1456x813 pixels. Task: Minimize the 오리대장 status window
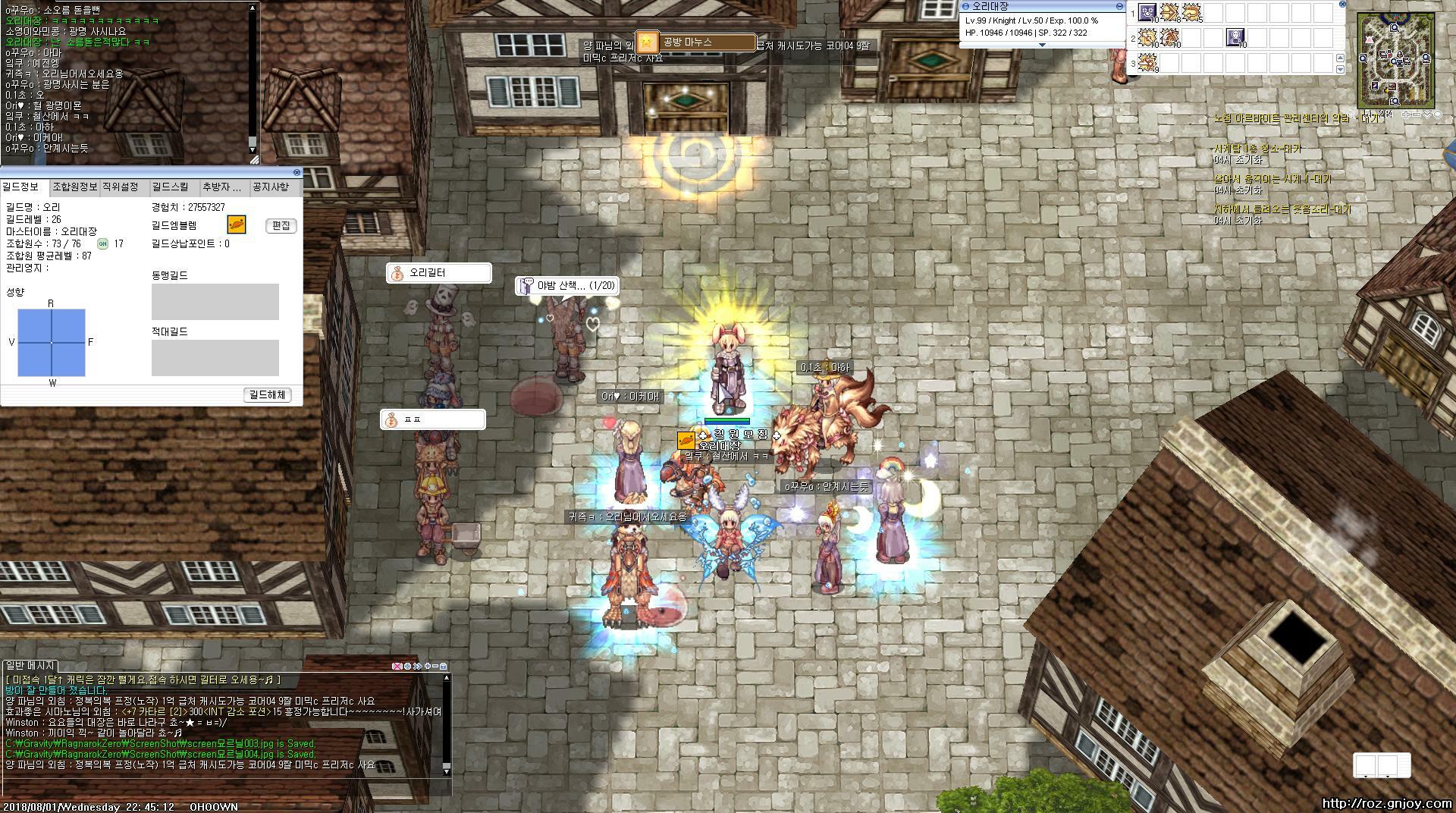point(1119,6)
